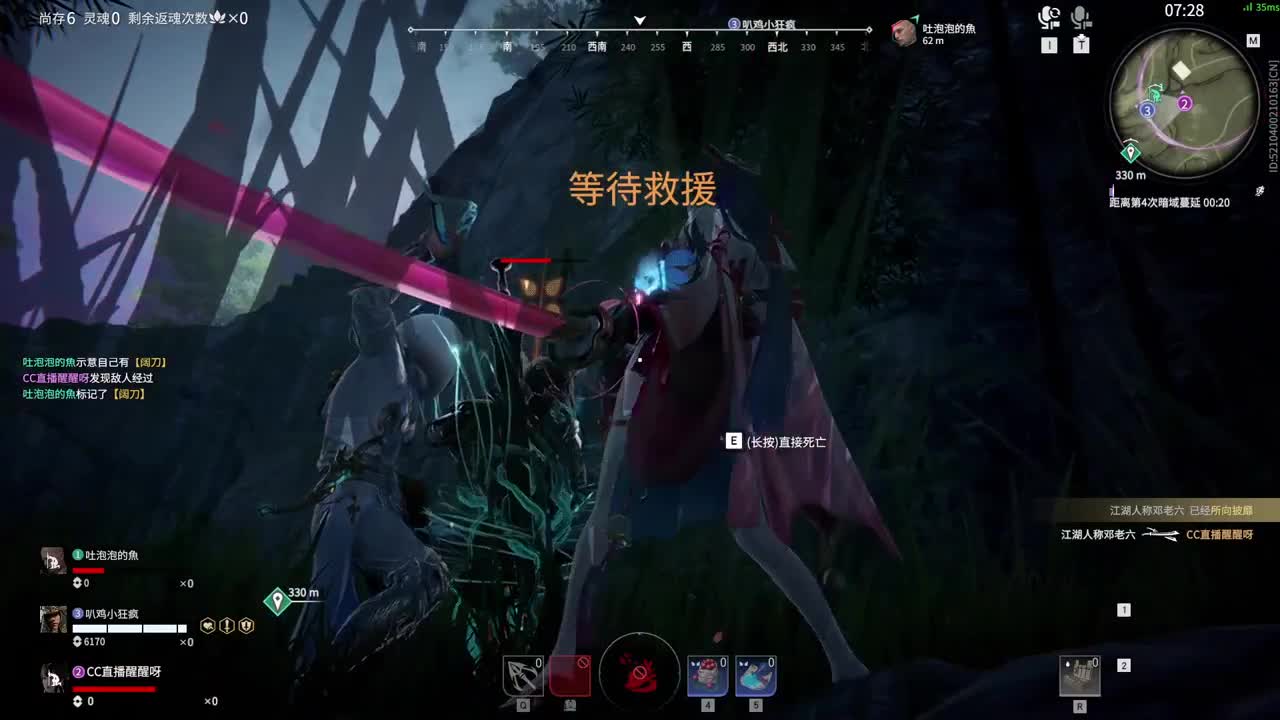Click teammate 吐泡泡的鱼's portrait
Screen dimensions: 1280x720
pos(52,560)
